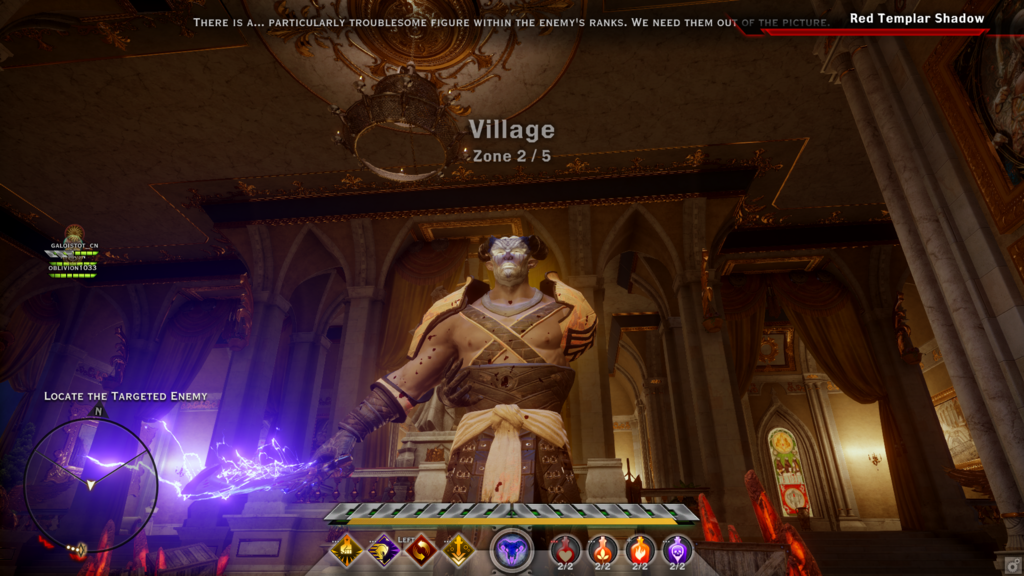The height and width of the screenshot is (576, 1024).
Task: Trigger the red swirling arrows ability
Action: [x=421, y=548]
